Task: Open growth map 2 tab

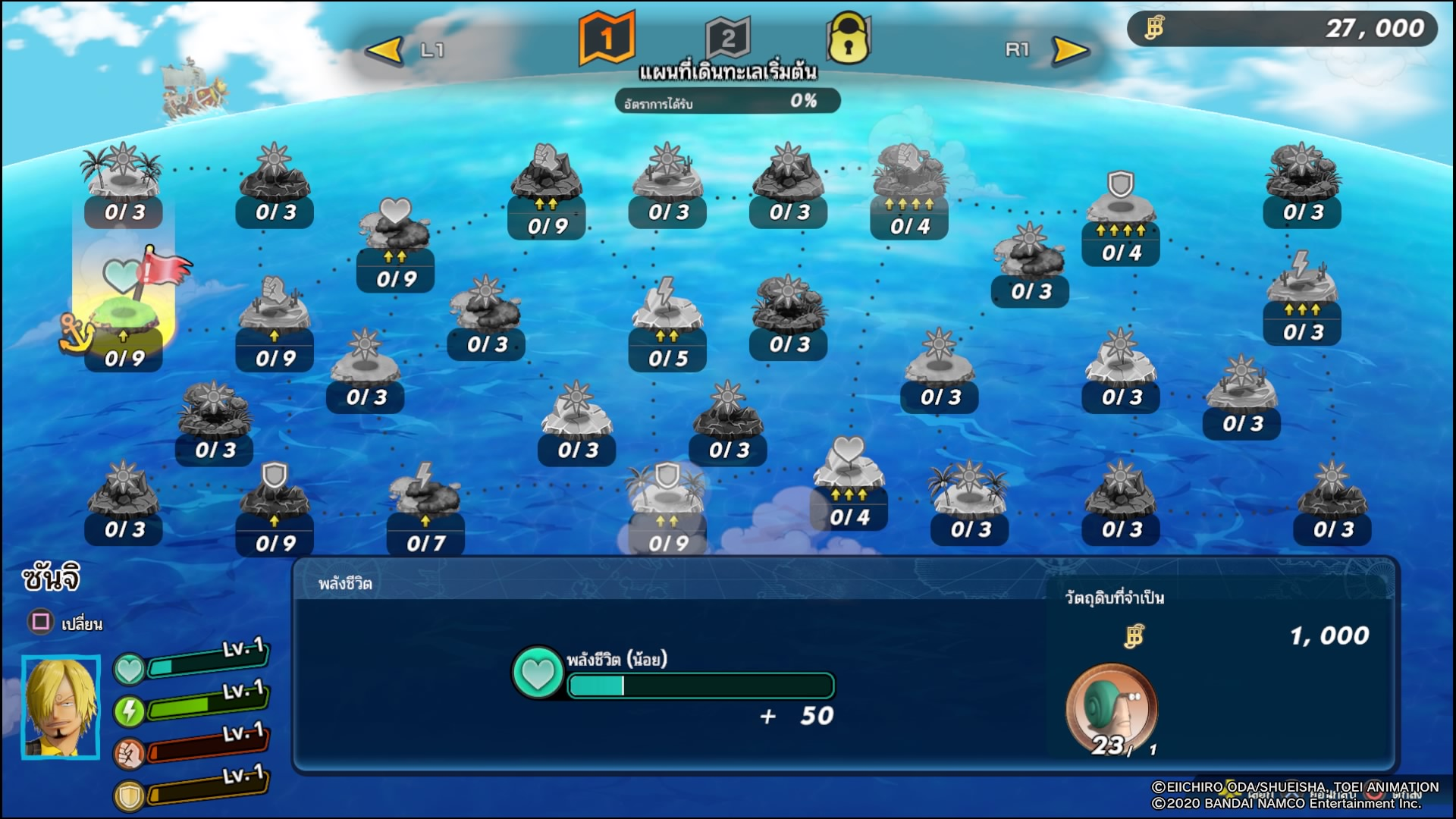Action: tap(727, 38)
